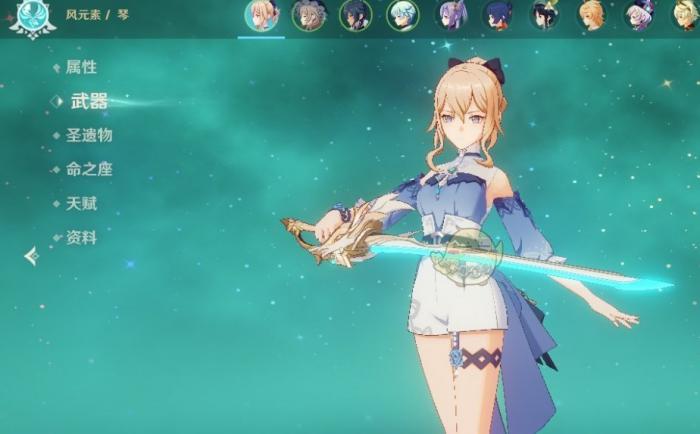Go to the 圣遗物 artifacts section

89,135
